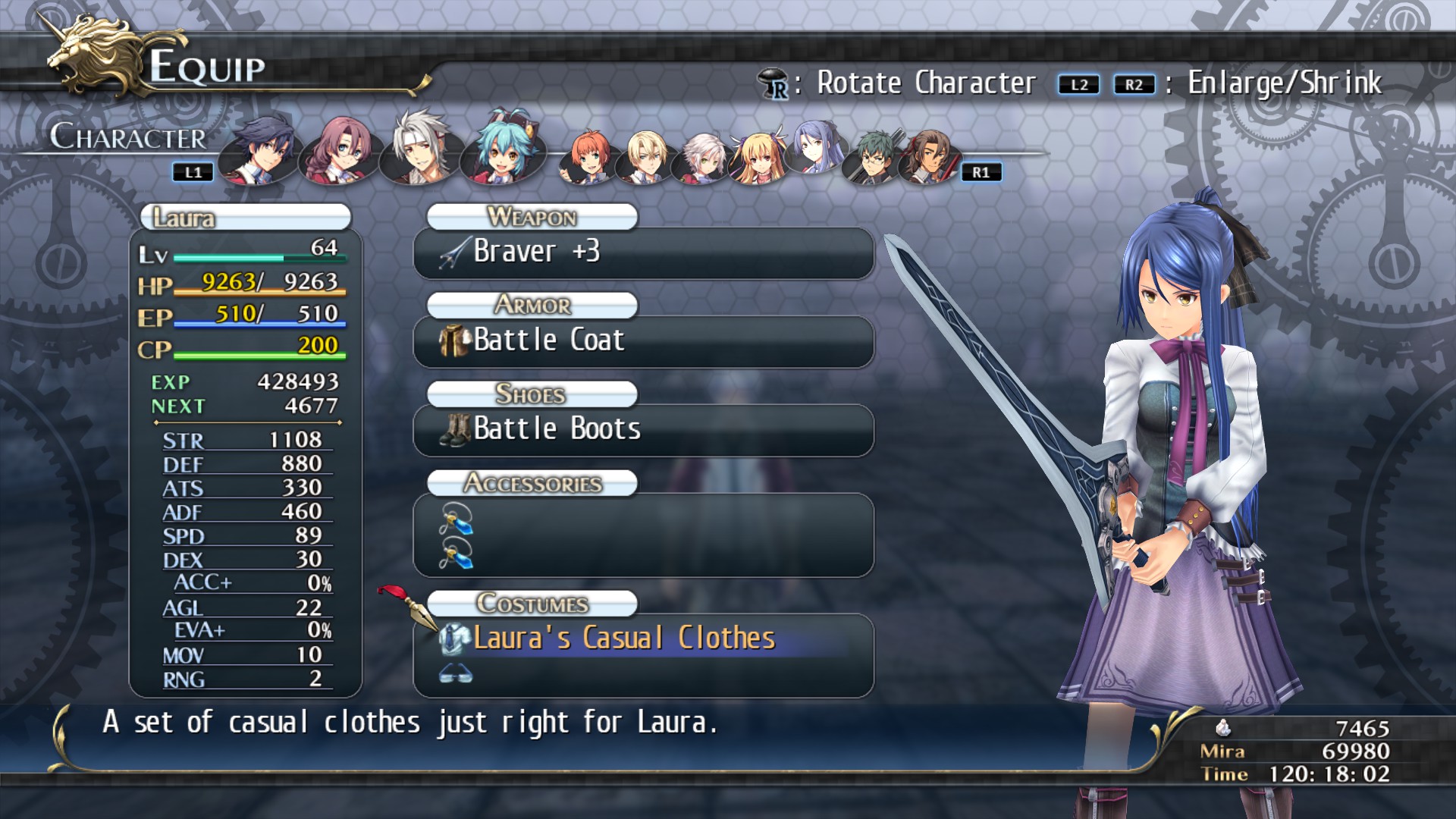Select the Braver +3 weapon icon
1456x819 pixels.
point(453,252)
